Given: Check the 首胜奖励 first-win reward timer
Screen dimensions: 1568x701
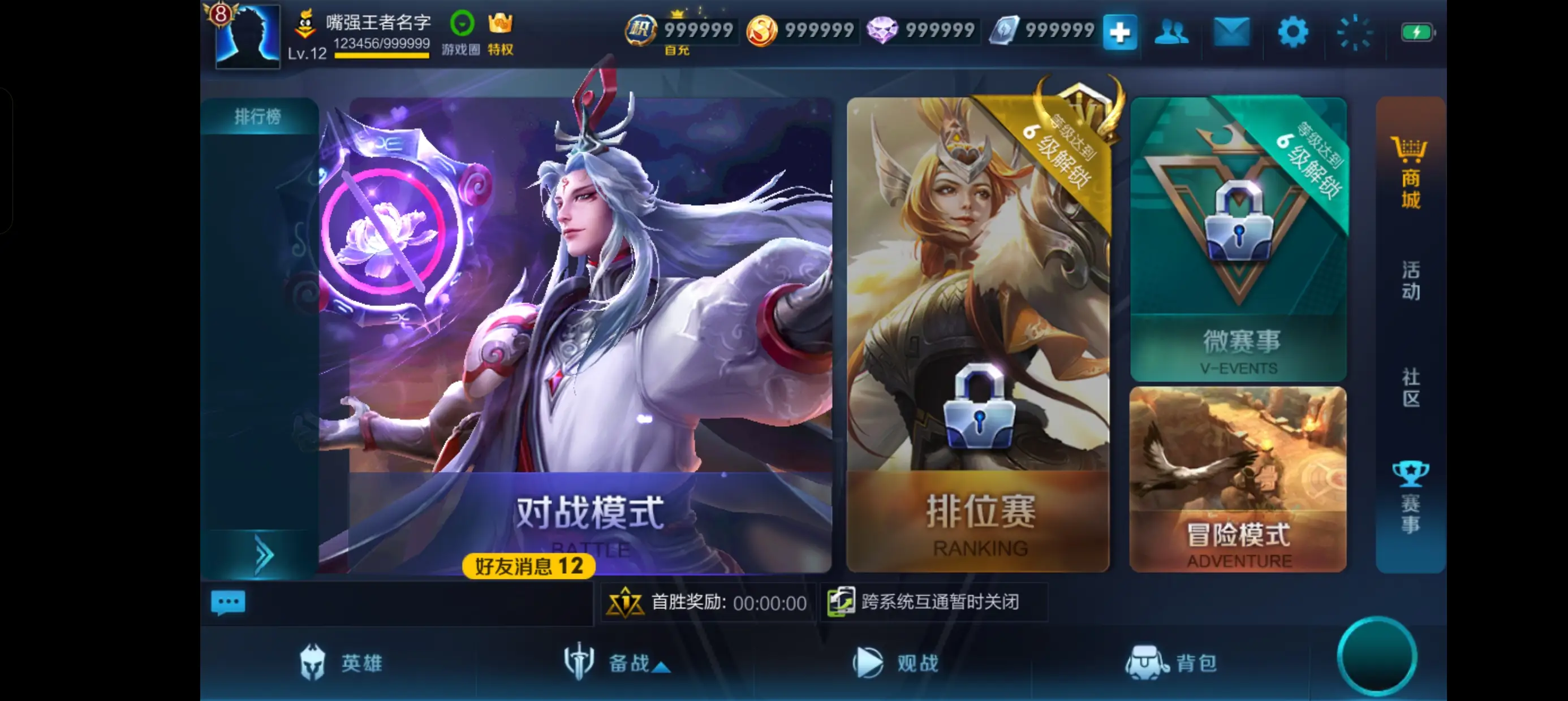Looking at the screenshot, I should pyautogui.click(x=706, y=602).
